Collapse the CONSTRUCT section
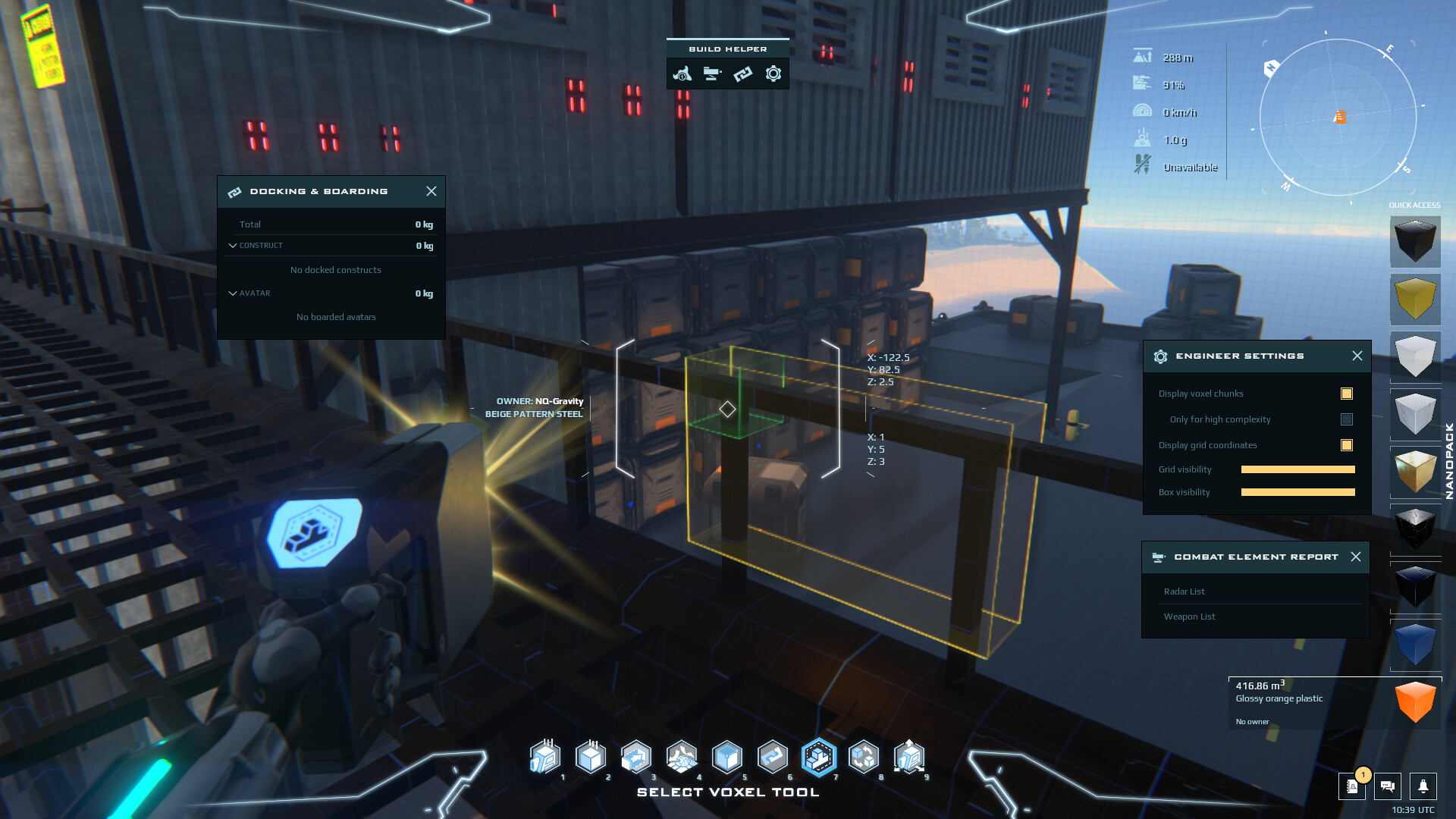Viewport: 1456px width, 819px height. pos(233,245)
